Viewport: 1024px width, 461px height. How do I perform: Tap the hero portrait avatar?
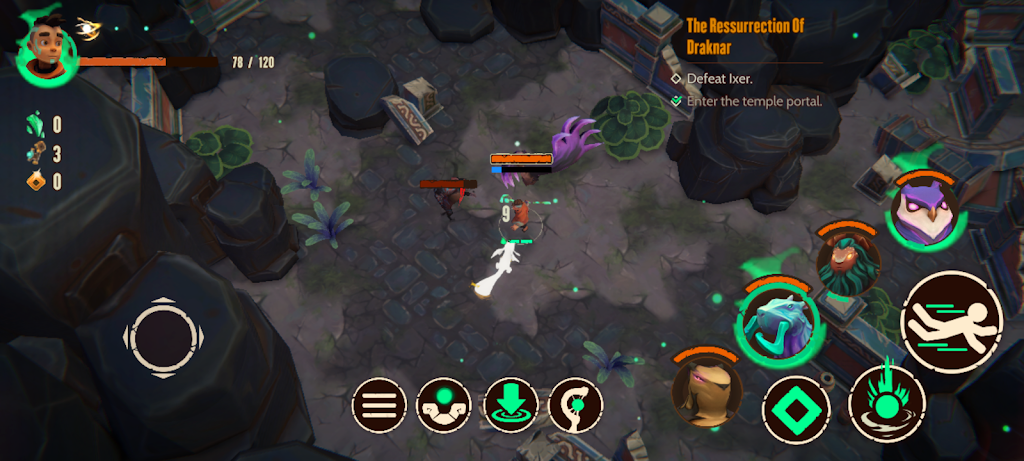(x=47, y=47)
